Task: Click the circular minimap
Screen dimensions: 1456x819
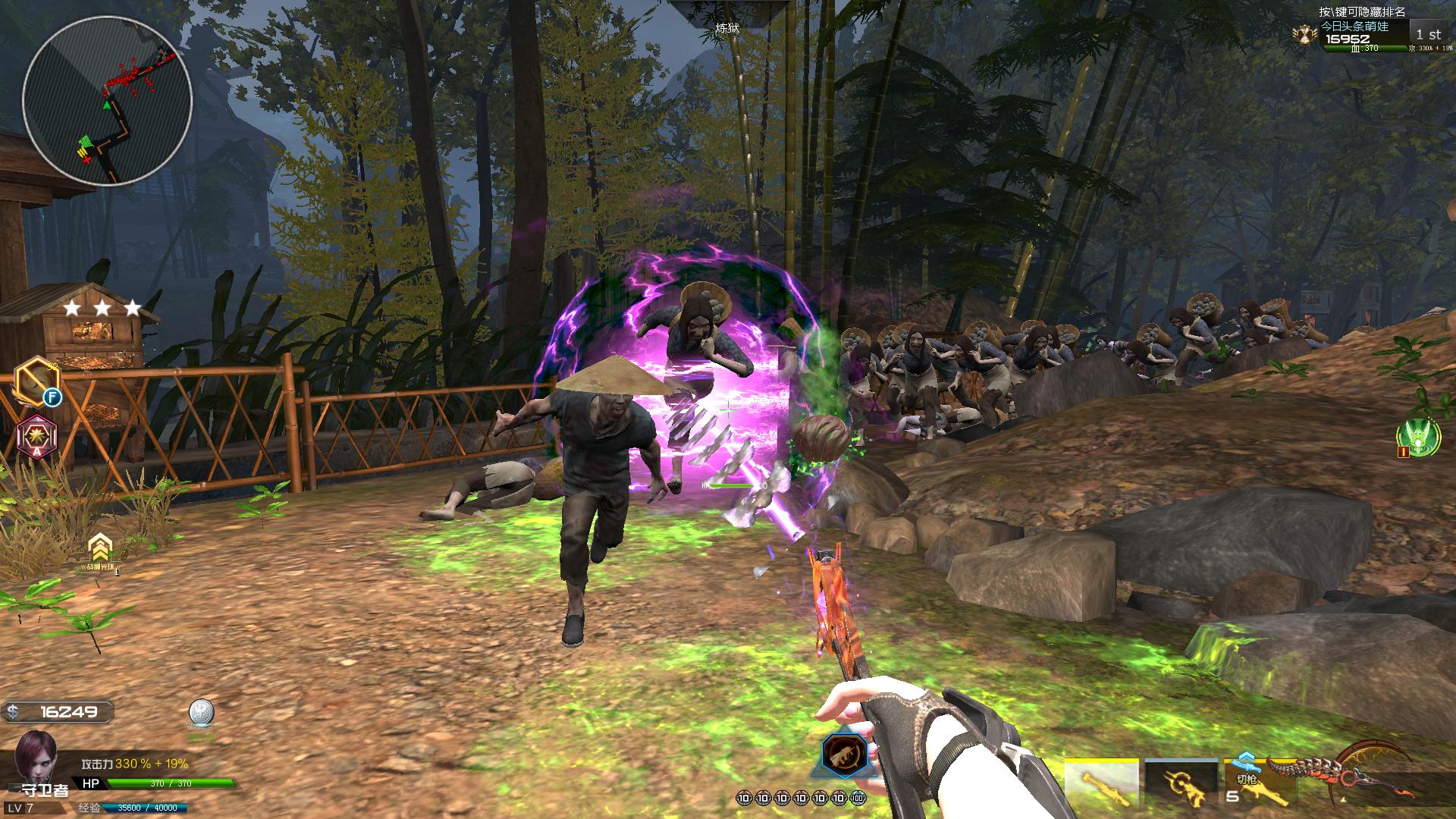Action: (107, 101)
